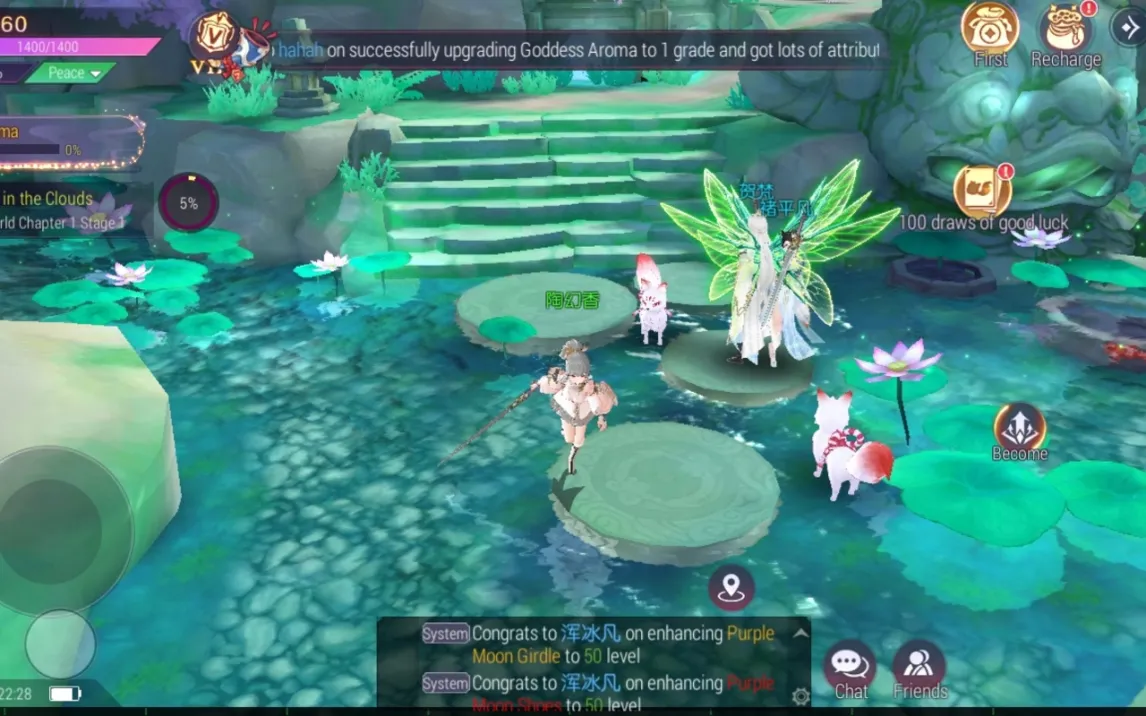Image resolution: width=1146 pixels, height=716 pixels.
Task: Tap the Become icon
Action: coord(1019,428)
